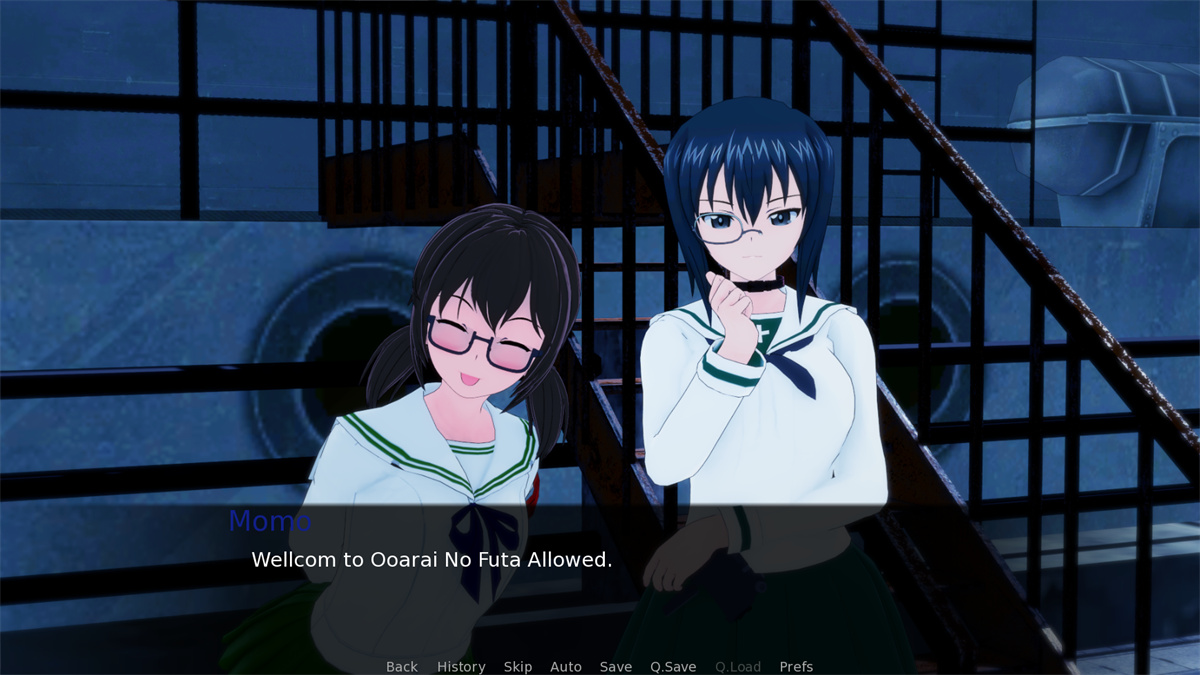This screenshot has width=1200, height=675.
Task: Toggle Auto advance
Action: coord(566,667)
